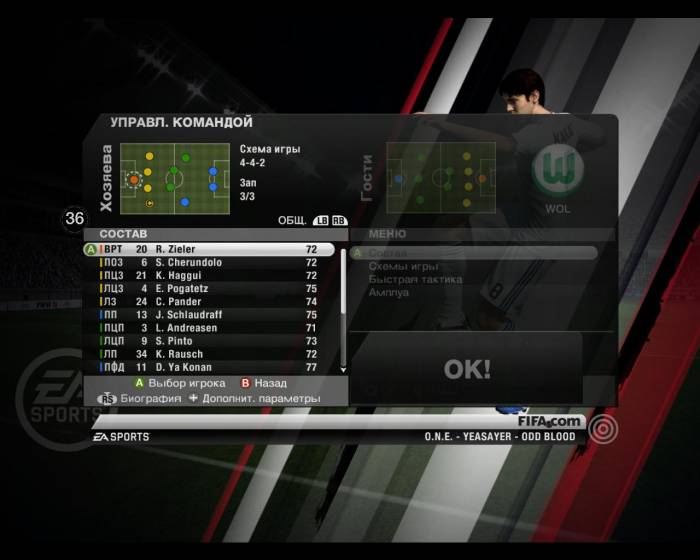Select goalkeeper R. Zieler in the squad list
Image resolution: width=700 pixels, height=560 pixels.
210,249
